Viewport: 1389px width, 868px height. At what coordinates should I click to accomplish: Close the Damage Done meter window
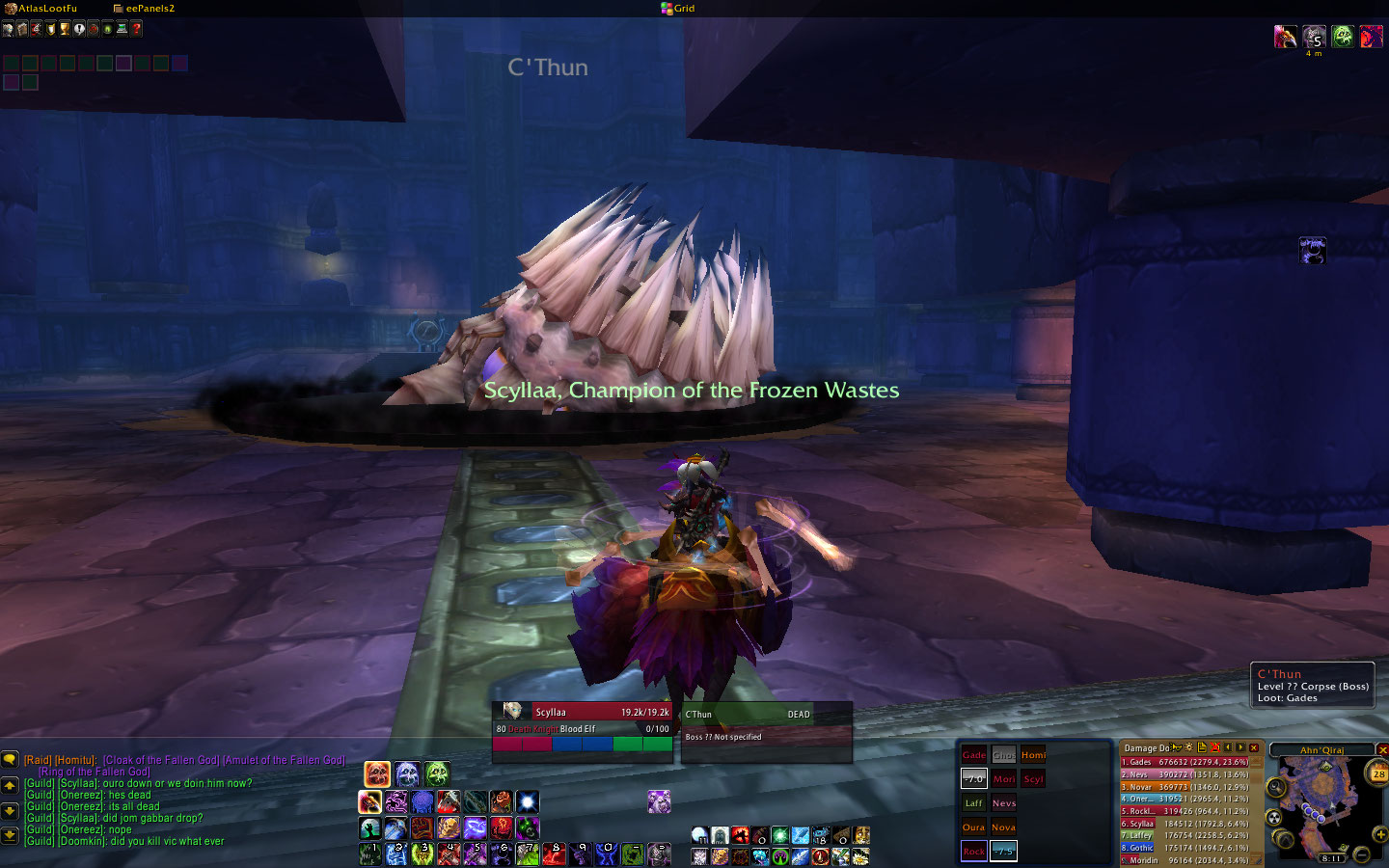point(1254,747)
